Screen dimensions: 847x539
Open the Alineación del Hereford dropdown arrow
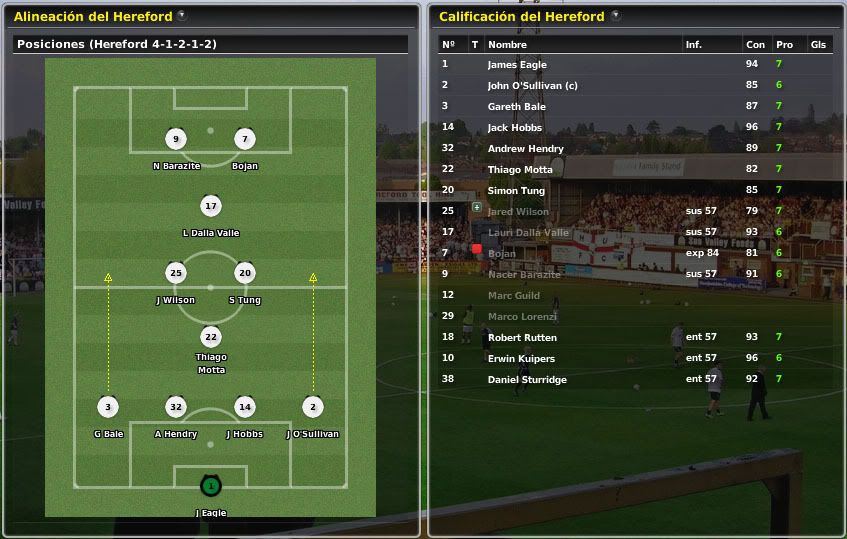181,16
